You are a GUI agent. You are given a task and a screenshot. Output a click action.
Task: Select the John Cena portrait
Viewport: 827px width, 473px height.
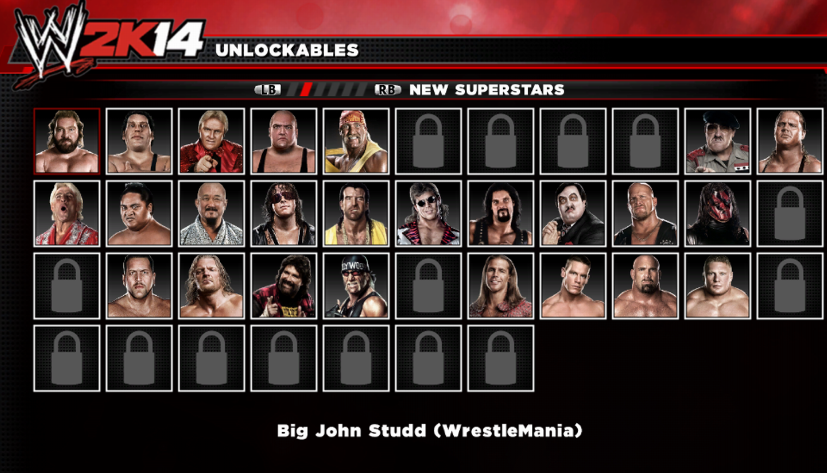(573, 286)
